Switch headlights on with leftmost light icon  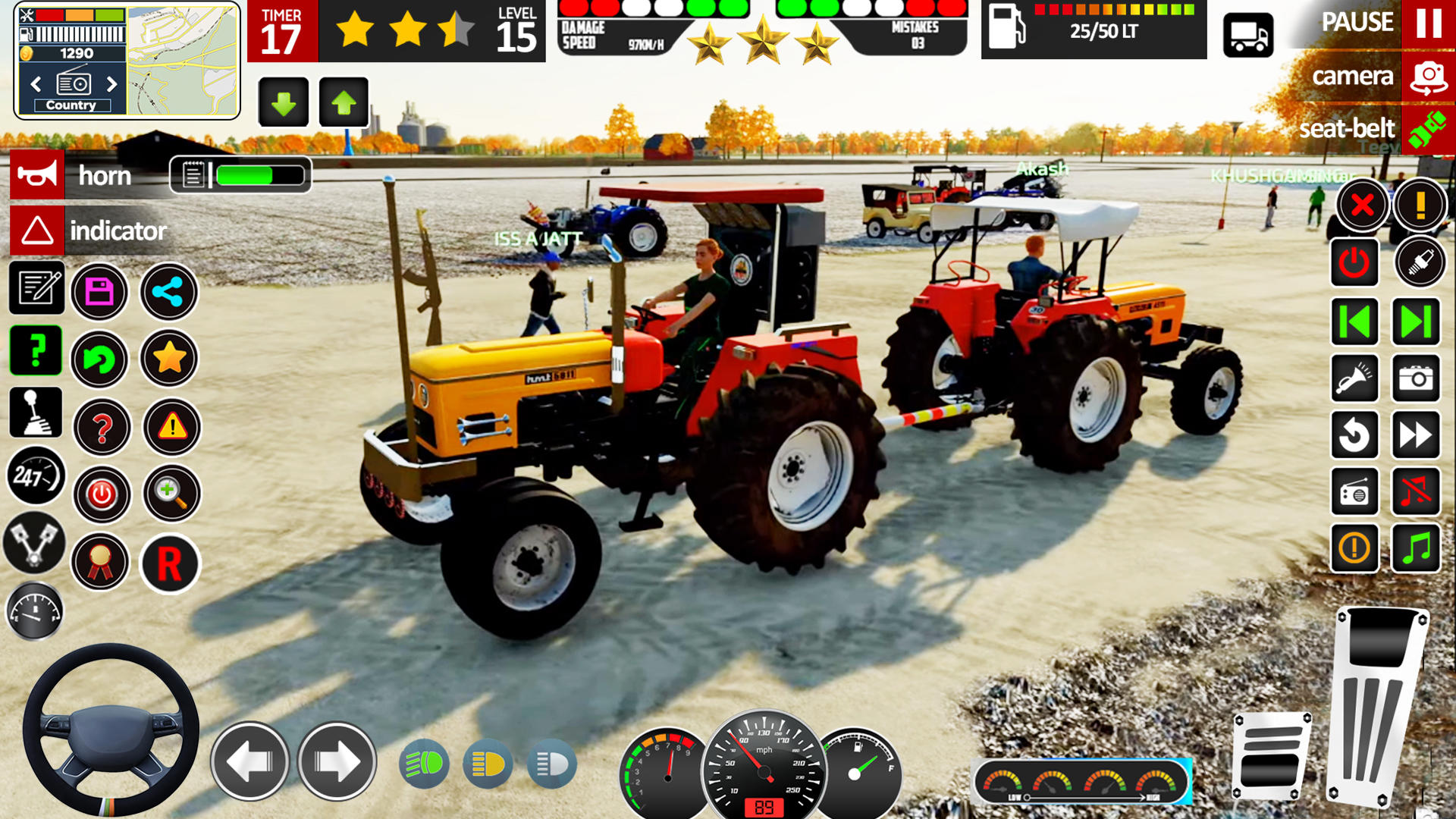[425, 762]
